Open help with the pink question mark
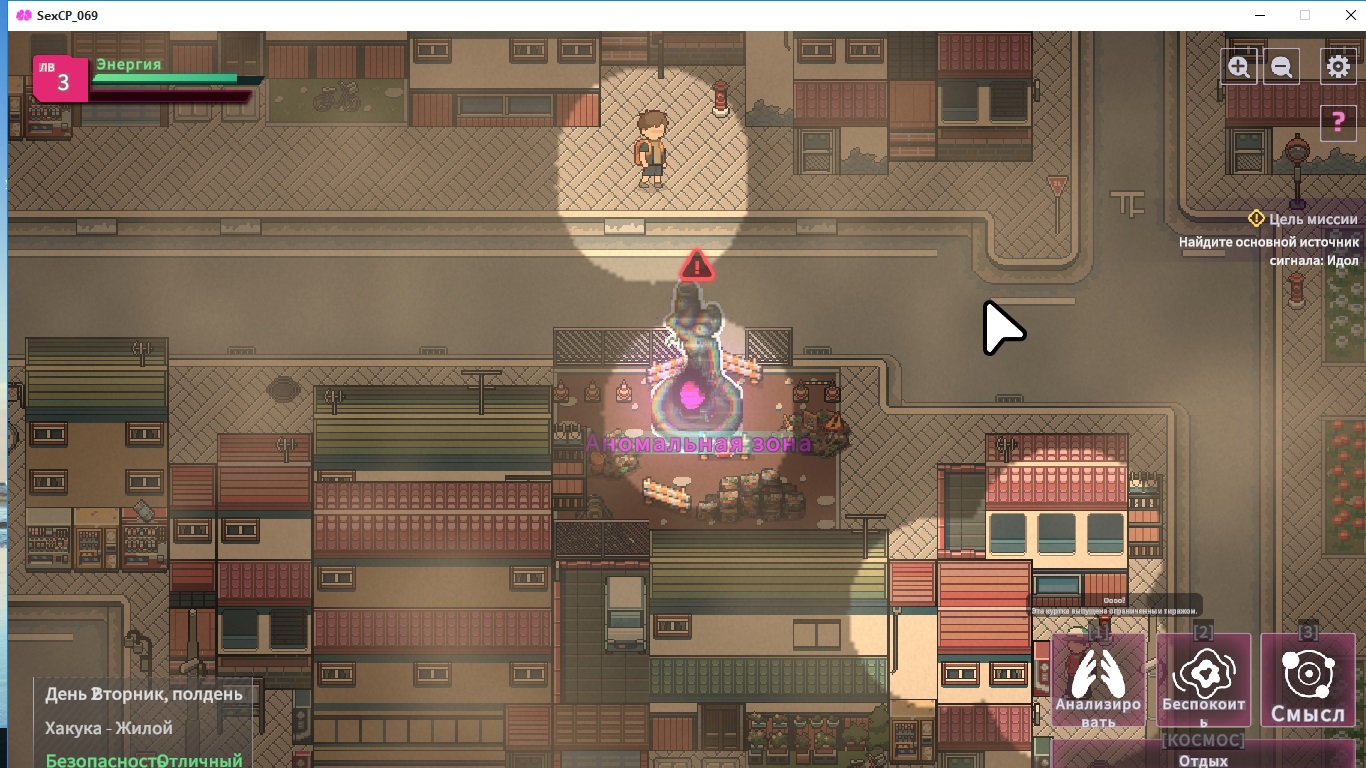The height and width of the screenshot is (768, 1366). [x=1338, y=122]
